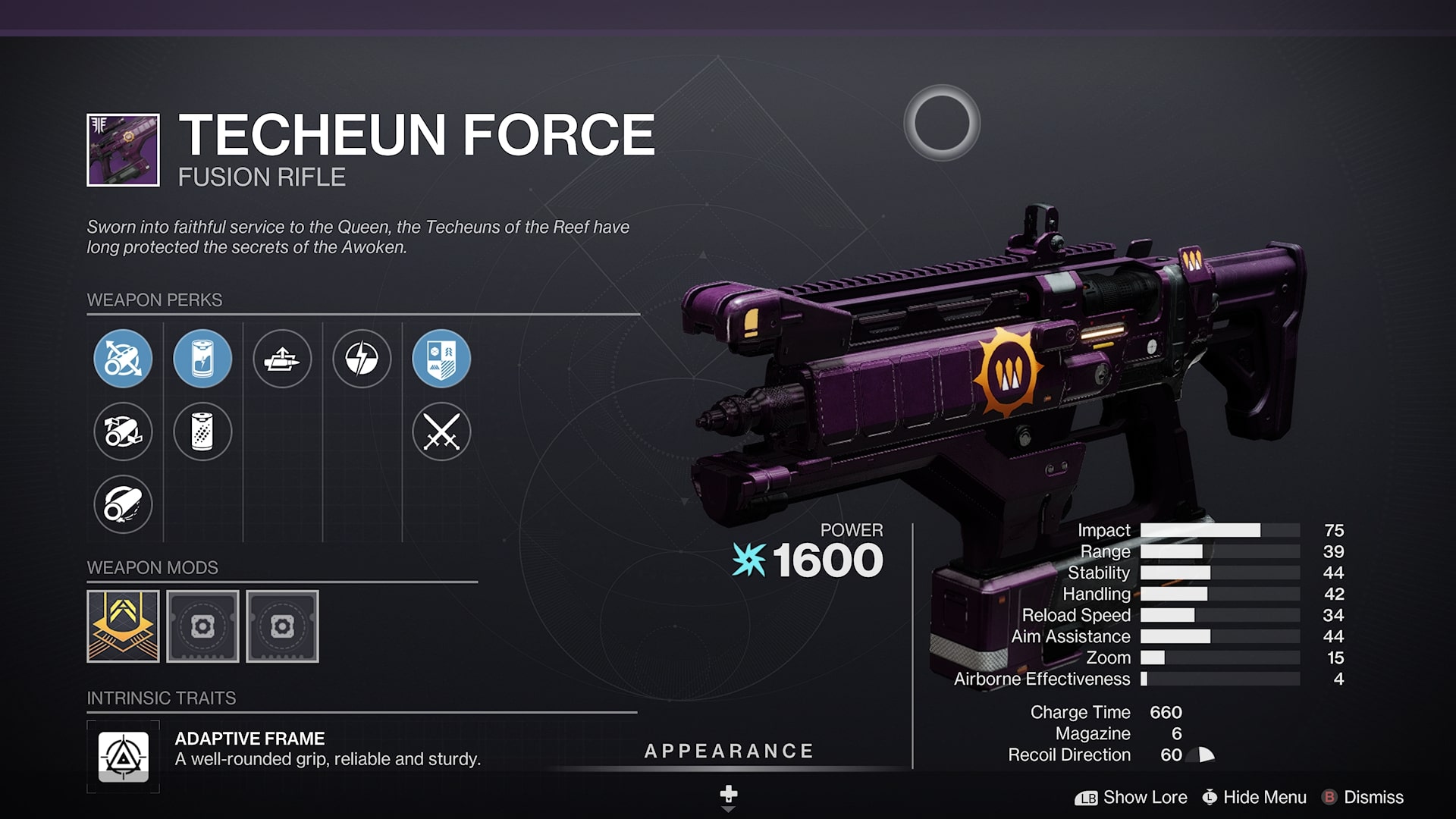Click the equipped gold weapon mod icon

point(123,626)
